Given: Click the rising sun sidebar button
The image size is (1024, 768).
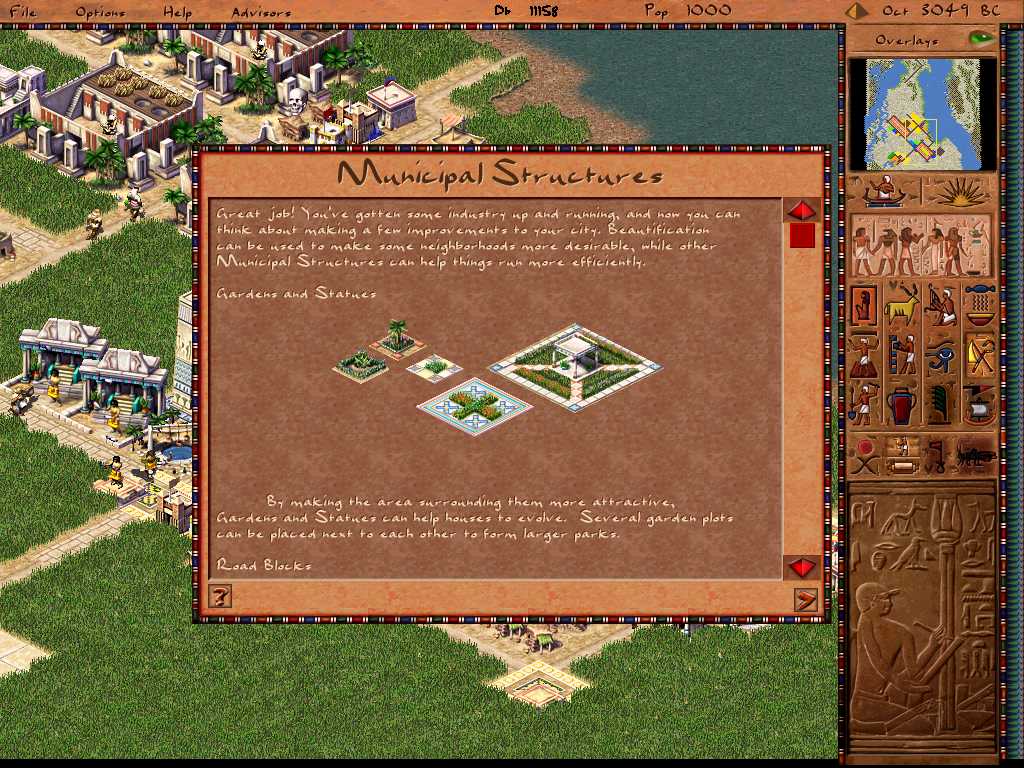Looking at the screenshot, I should pos(960,192).
